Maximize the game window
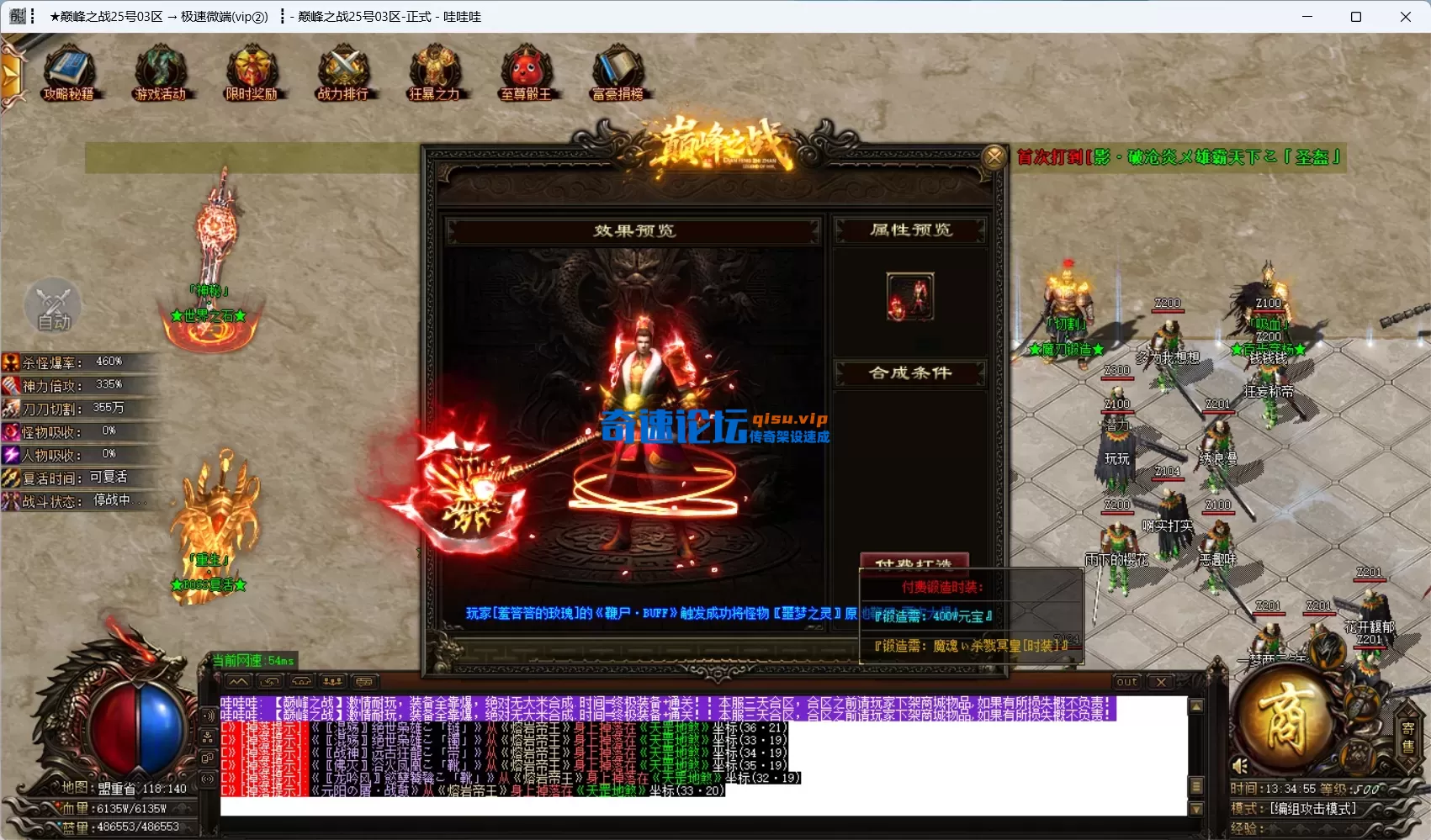1431x840 pixels. pyautogui.click(x=1356, y=17)
